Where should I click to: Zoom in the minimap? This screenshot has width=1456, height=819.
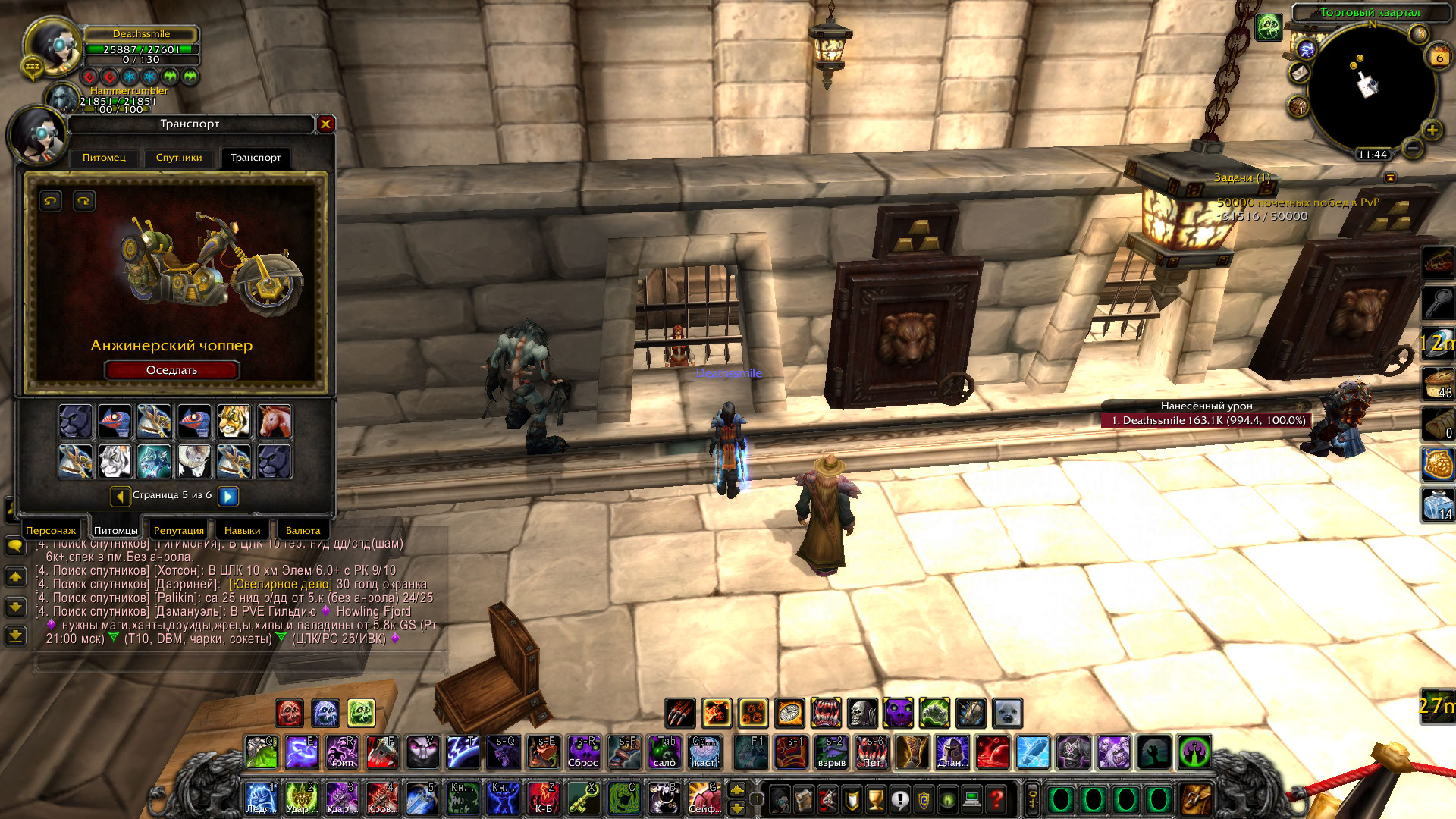[x=1432, y=130]
